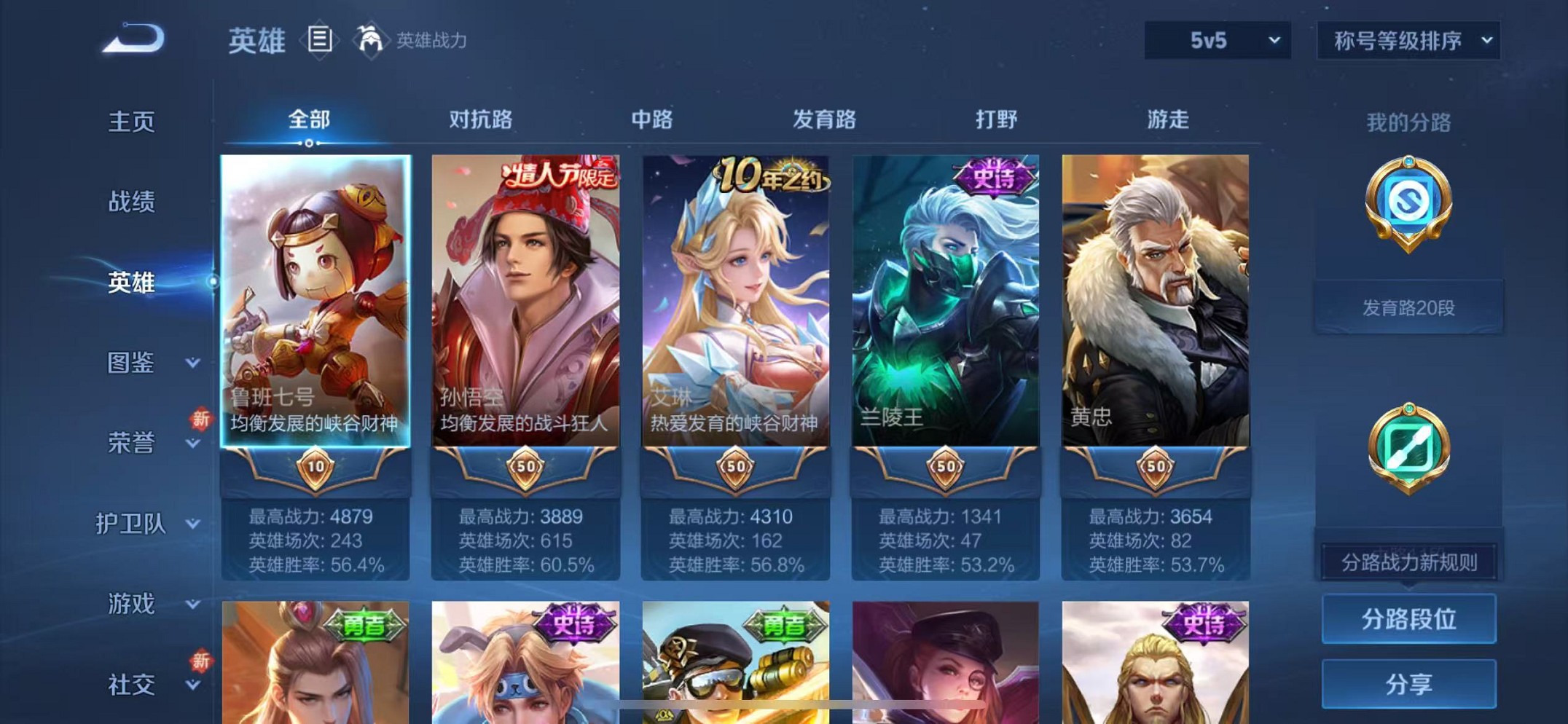Open the hero catalog list icon beside 英雄
1568x724 pixels.
tap(318, 40)
